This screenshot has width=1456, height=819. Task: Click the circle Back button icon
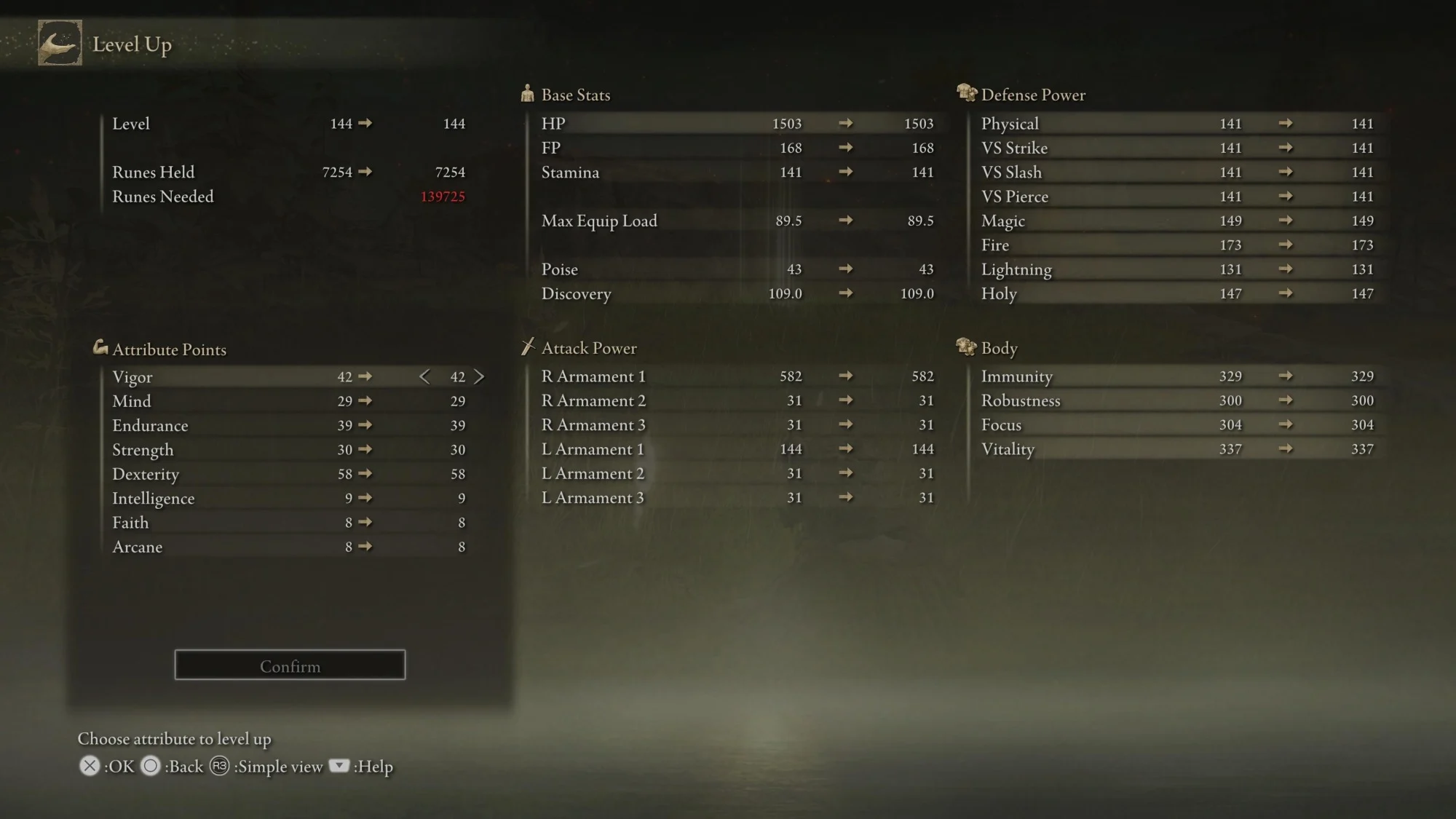click(x=151, y=766)
